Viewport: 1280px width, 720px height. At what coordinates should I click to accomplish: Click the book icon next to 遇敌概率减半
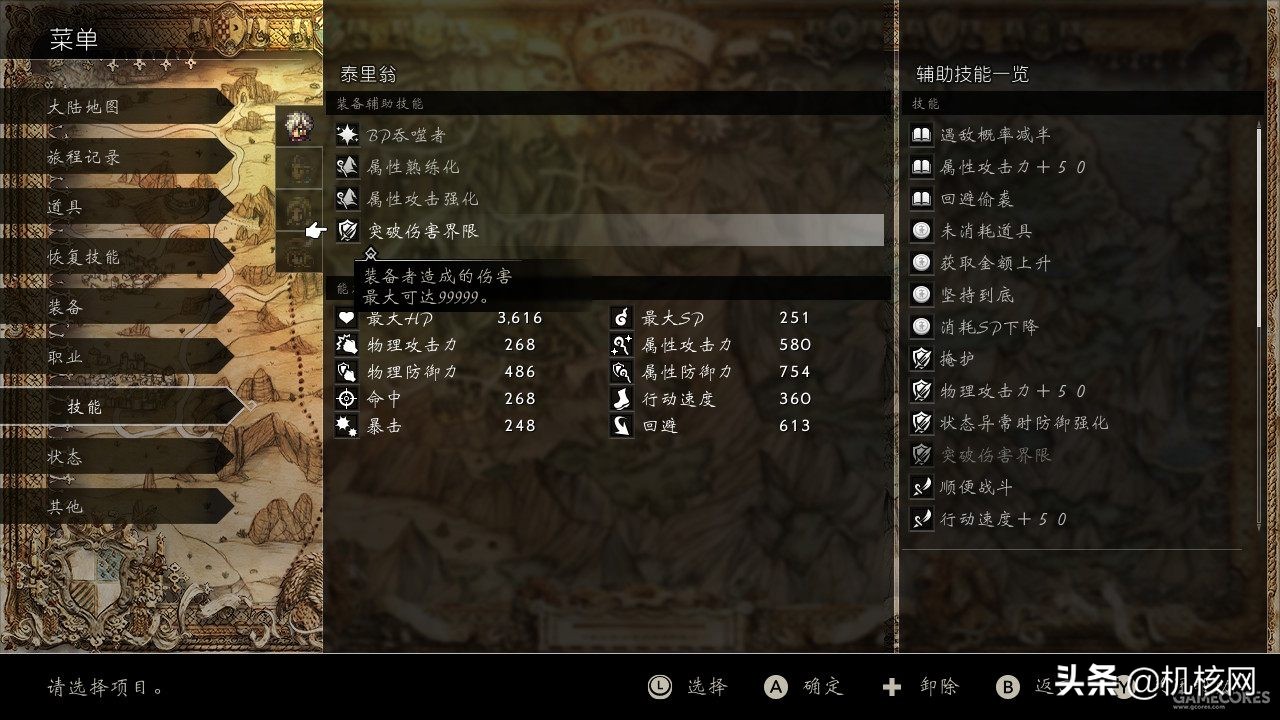click(x=921, y=134)
